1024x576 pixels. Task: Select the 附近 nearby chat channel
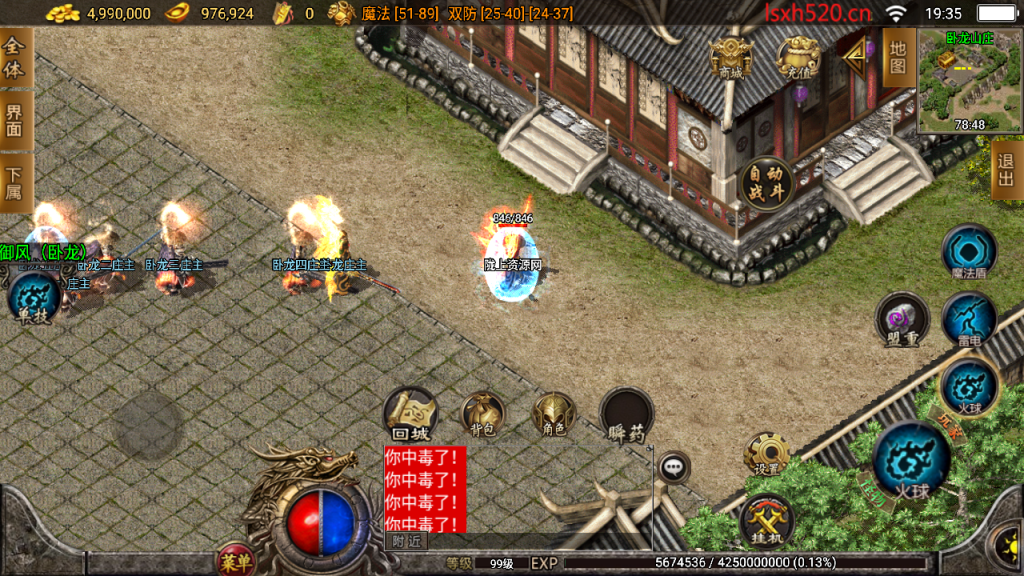pyautogui.click(x=406, y=541)
